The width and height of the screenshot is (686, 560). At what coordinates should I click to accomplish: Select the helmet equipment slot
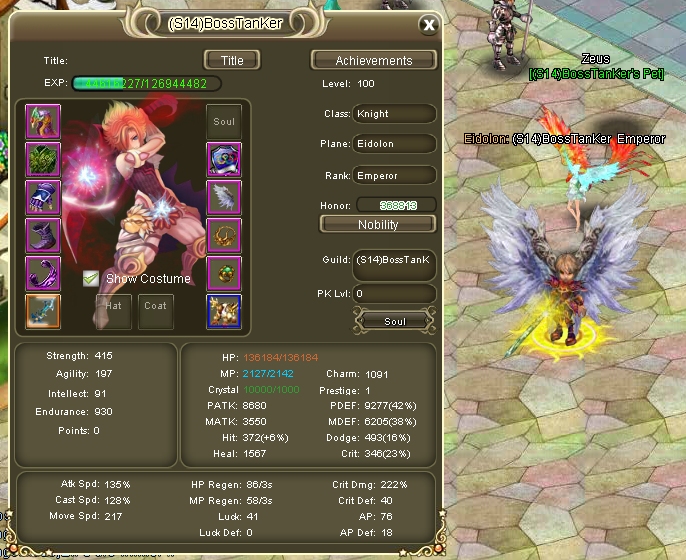click(x=43, y=122)
